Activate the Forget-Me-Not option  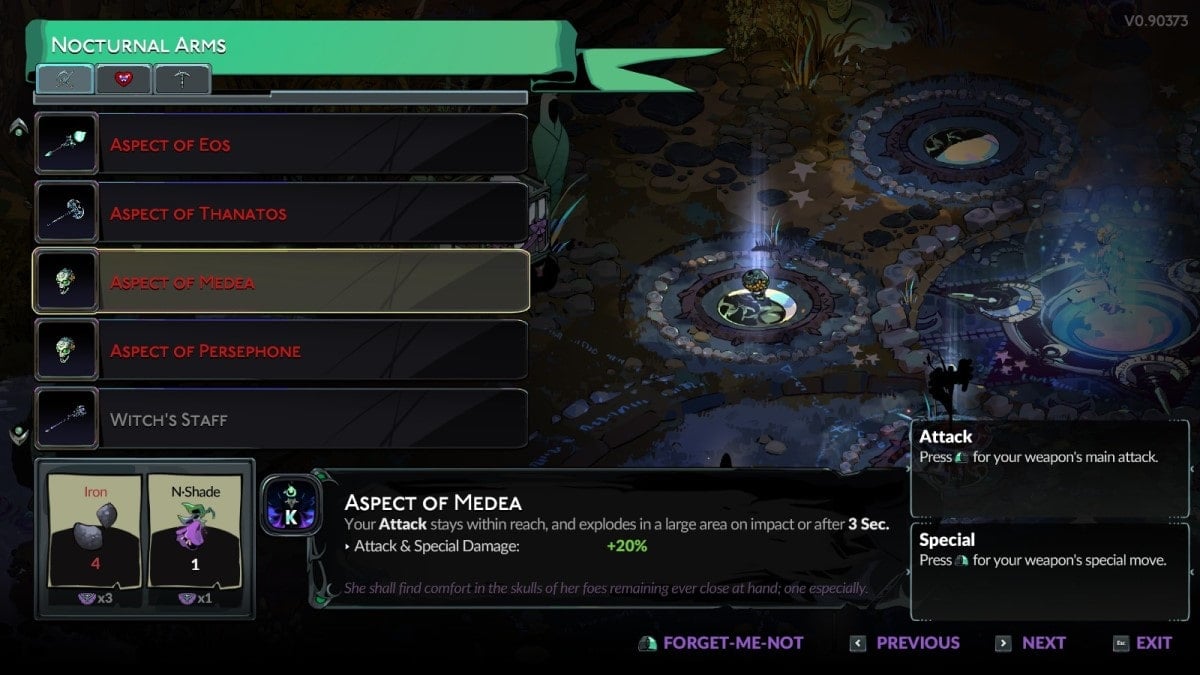(x=721, y=643)
